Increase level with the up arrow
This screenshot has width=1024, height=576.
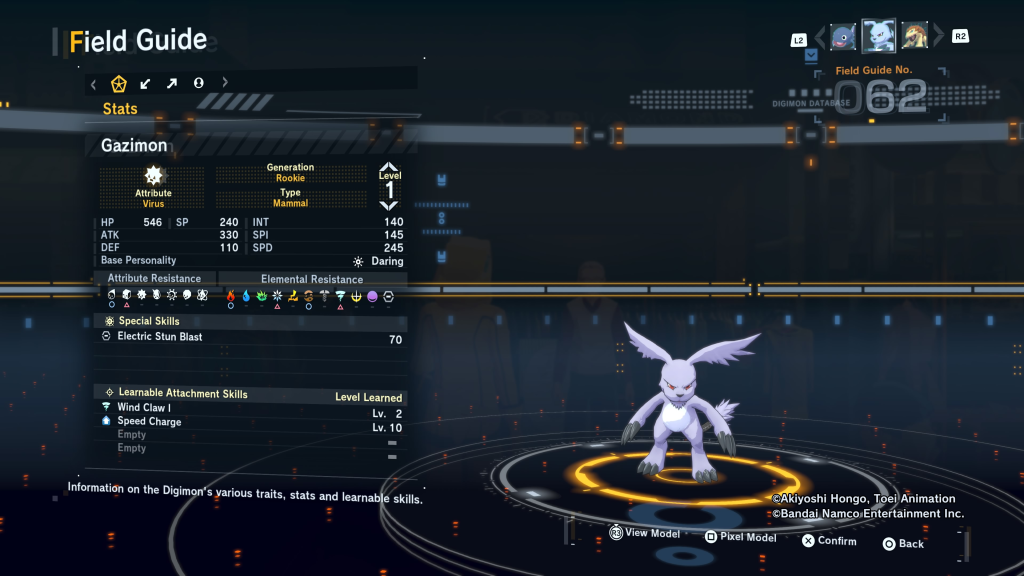tap(389, 168)
